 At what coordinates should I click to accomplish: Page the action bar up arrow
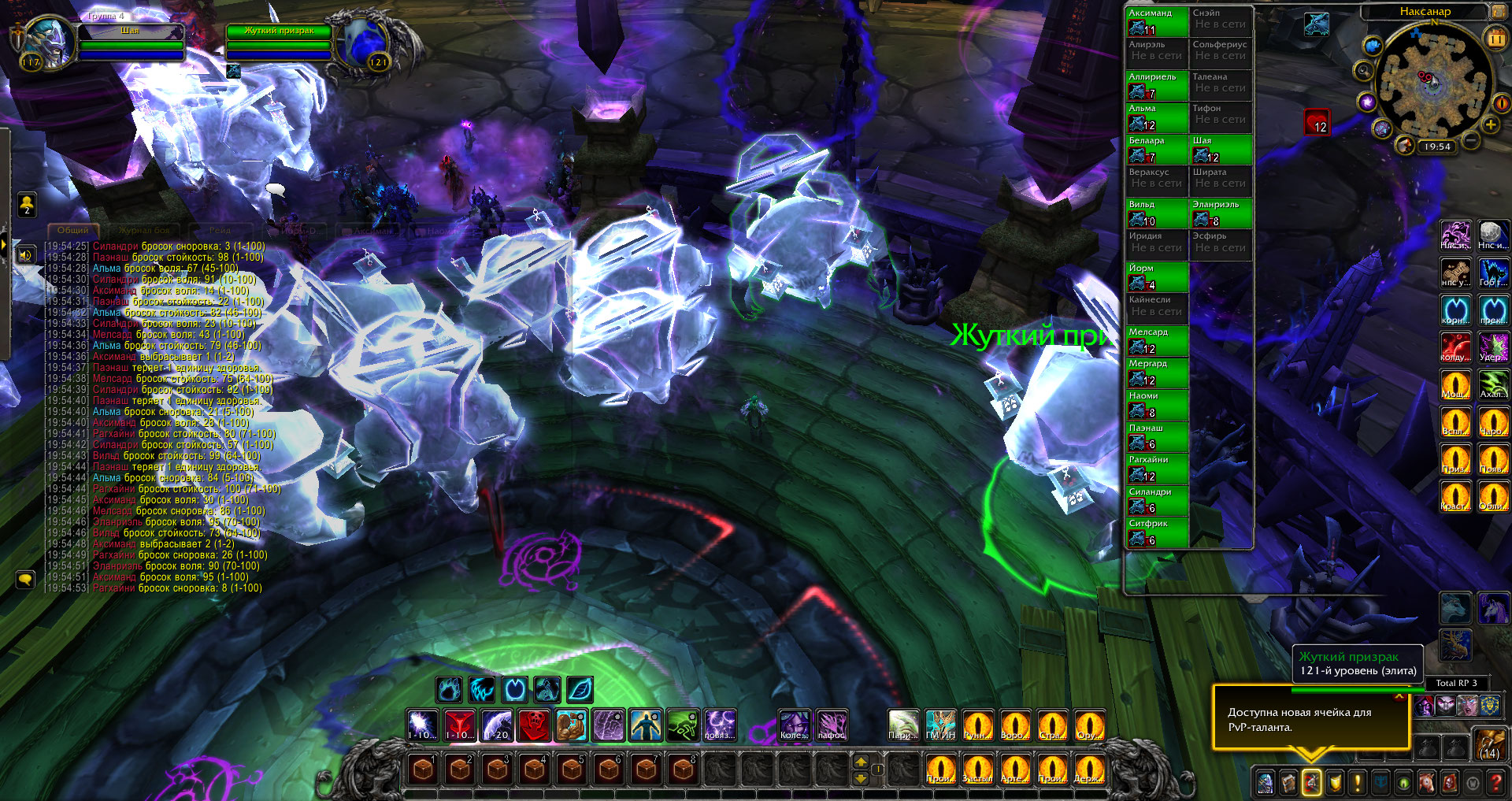[861, 762]
